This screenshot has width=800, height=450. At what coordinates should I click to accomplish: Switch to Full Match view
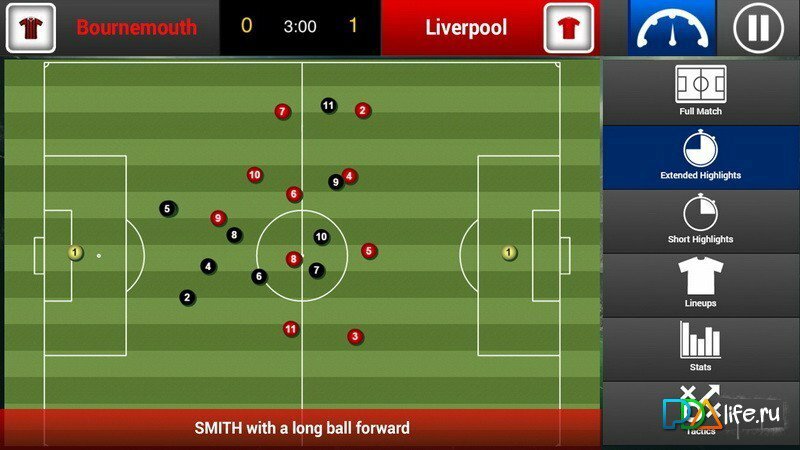pyautogui.click(x=700, y=91)
